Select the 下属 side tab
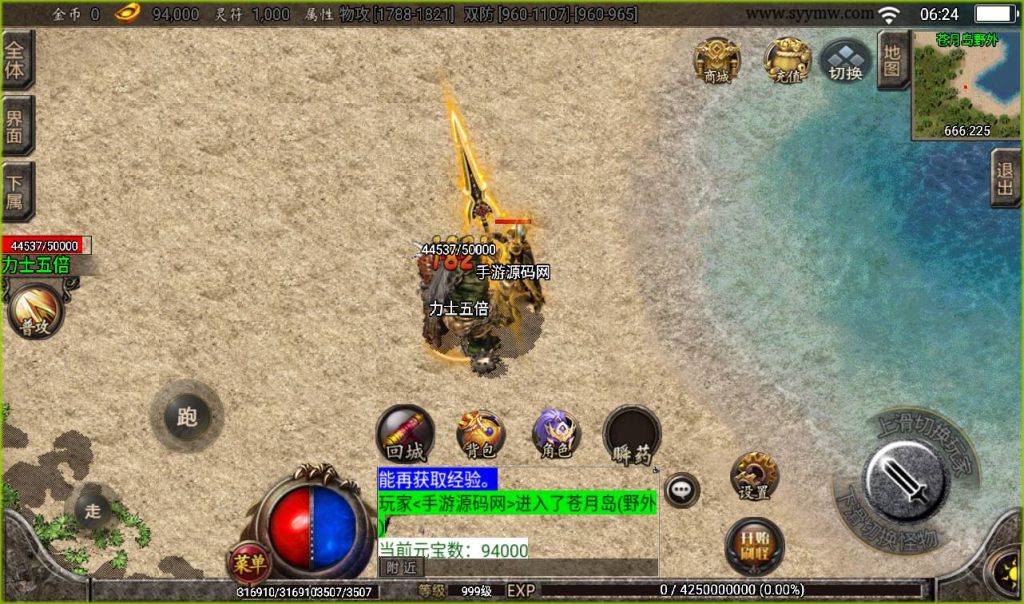Image resolution: width=1024 pixels, height=604 pixels. (x=17, y=192)
